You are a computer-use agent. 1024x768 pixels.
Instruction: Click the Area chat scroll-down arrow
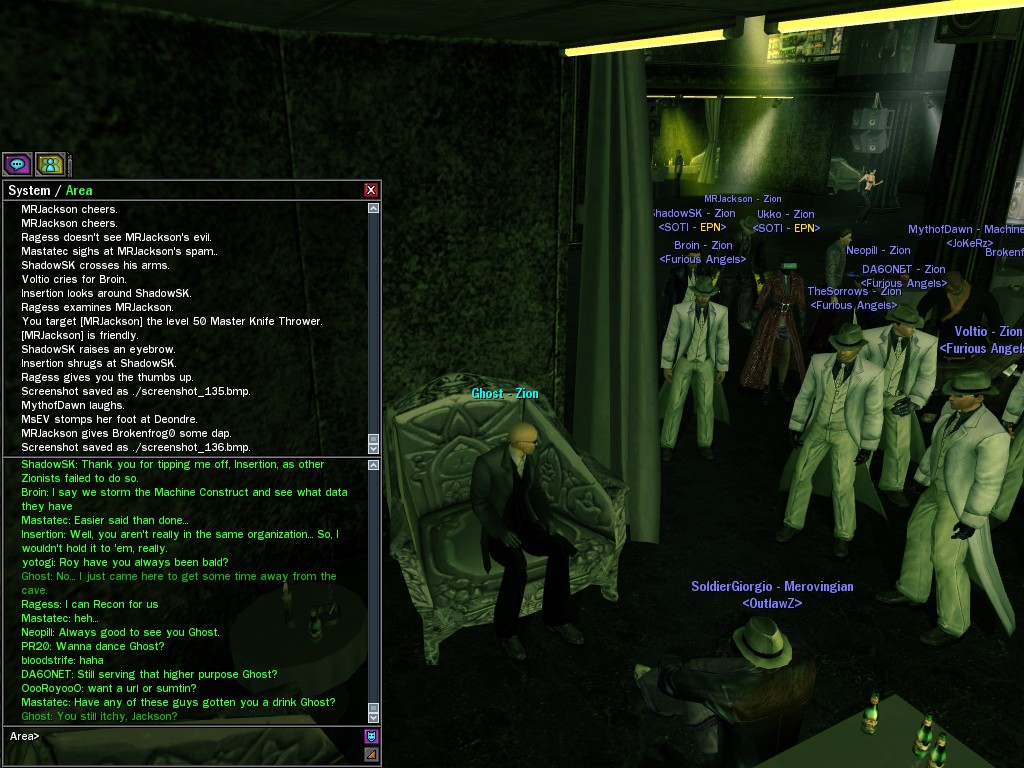[374, 717]
